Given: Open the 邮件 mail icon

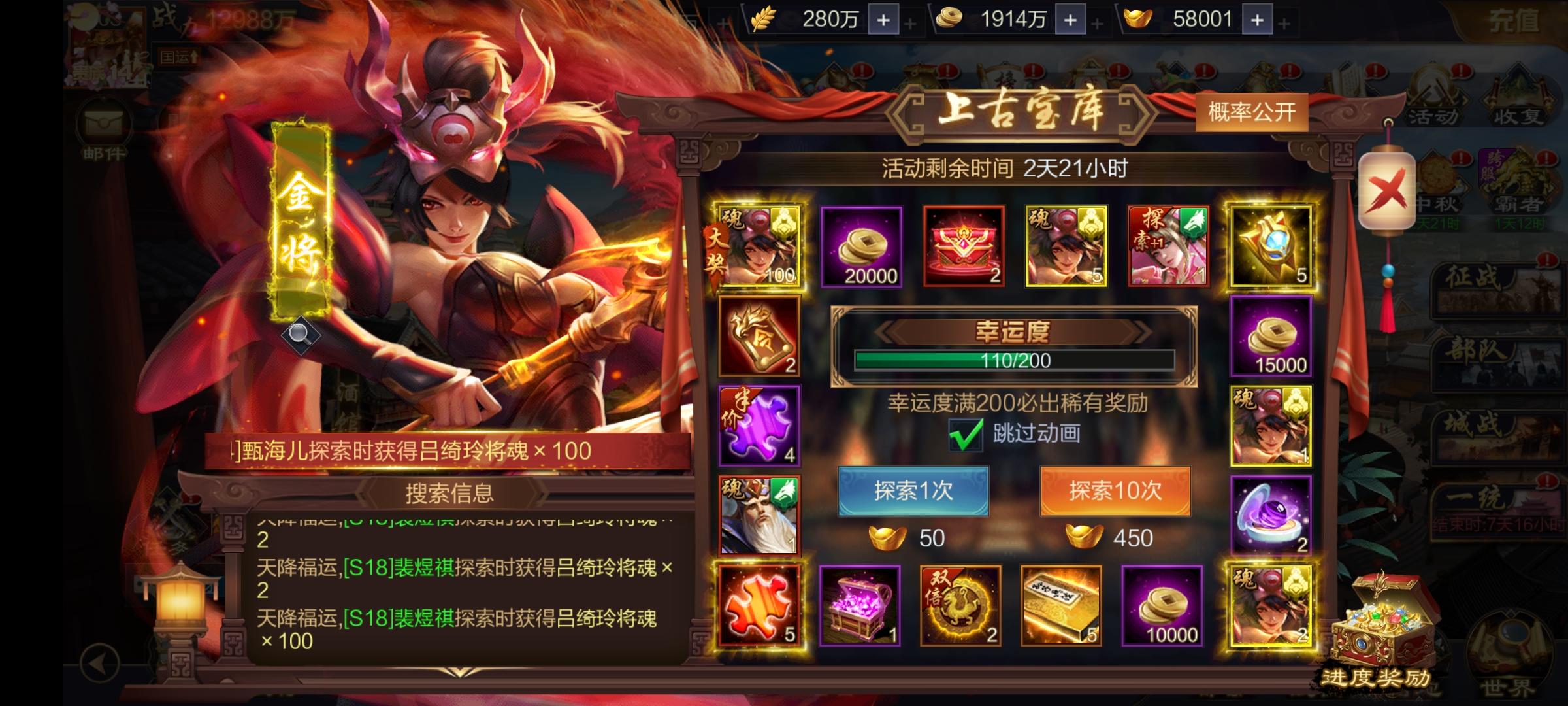Looking at the screenshot, I should point(101,124).
